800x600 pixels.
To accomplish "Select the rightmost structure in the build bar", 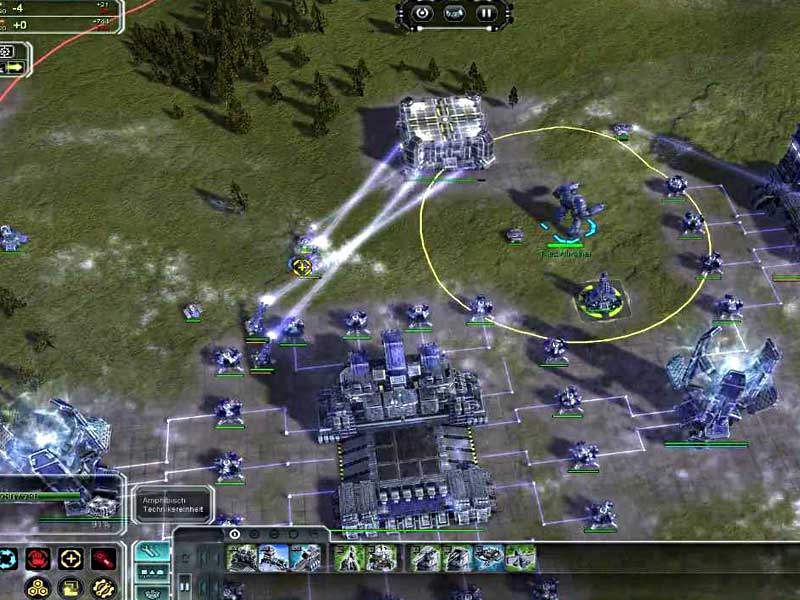I will (520, 558).
